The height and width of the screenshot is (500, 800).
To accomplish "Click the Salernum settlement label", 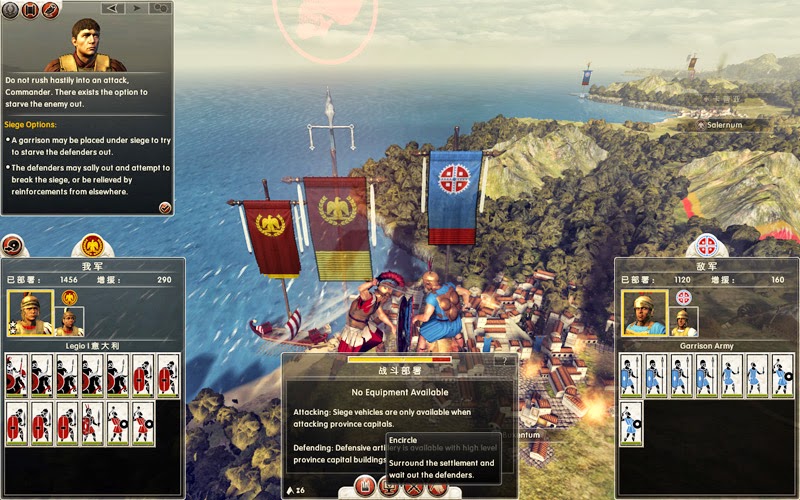I will [x=727, y=126].
